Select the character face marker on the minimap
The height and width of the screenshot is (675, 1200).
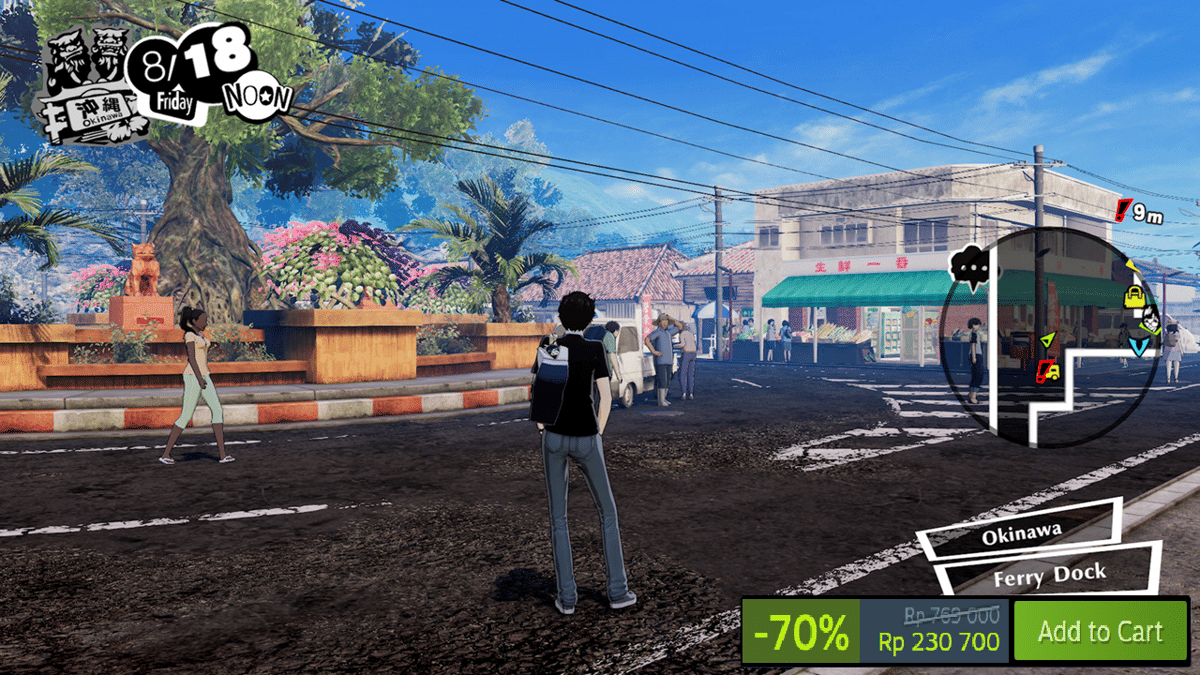[x=1151, y=321]
